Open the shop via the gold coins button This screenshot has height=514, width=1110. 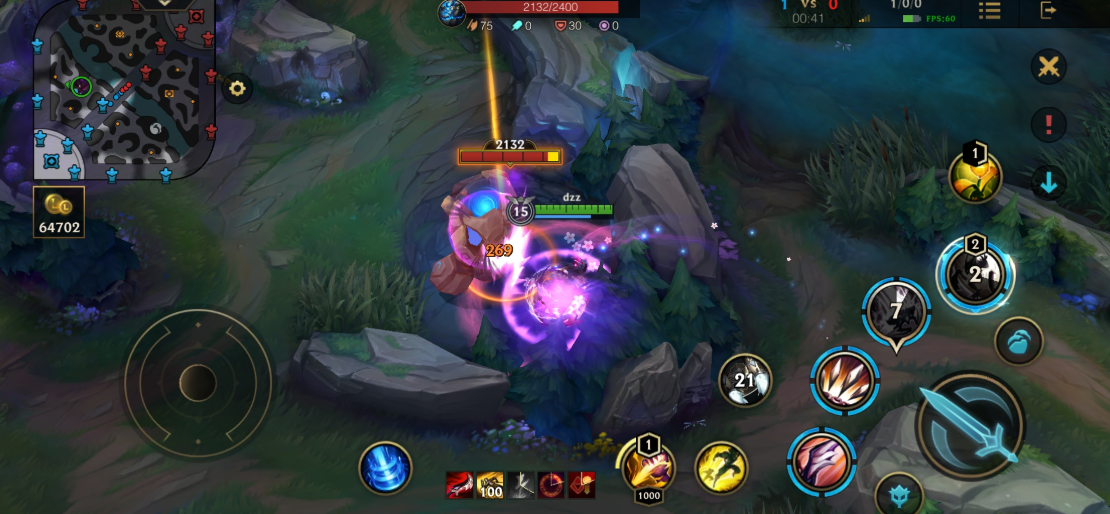pos(58,212)
